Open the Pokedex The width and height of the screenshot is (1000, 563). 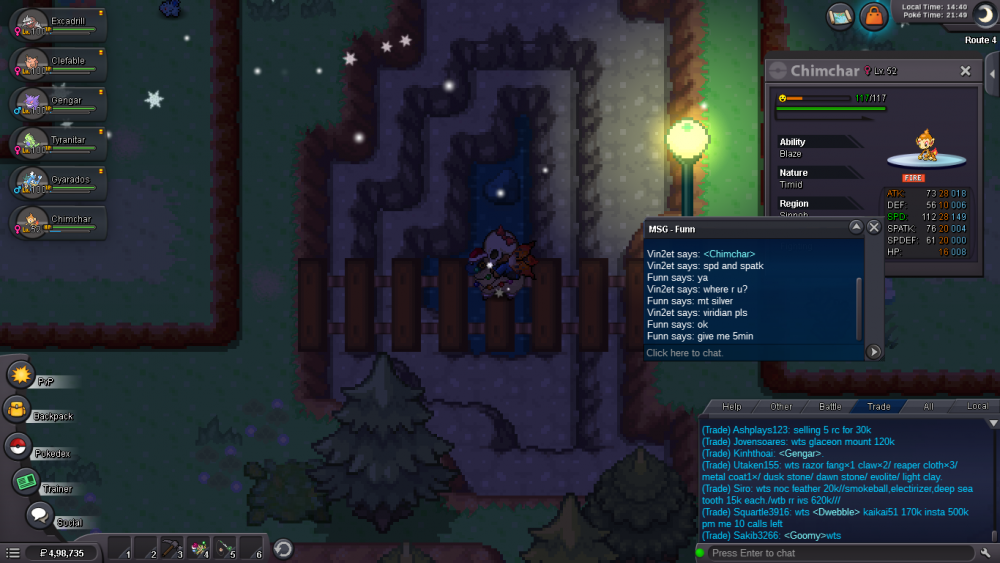pyautogui.click(x=18, y=446)
